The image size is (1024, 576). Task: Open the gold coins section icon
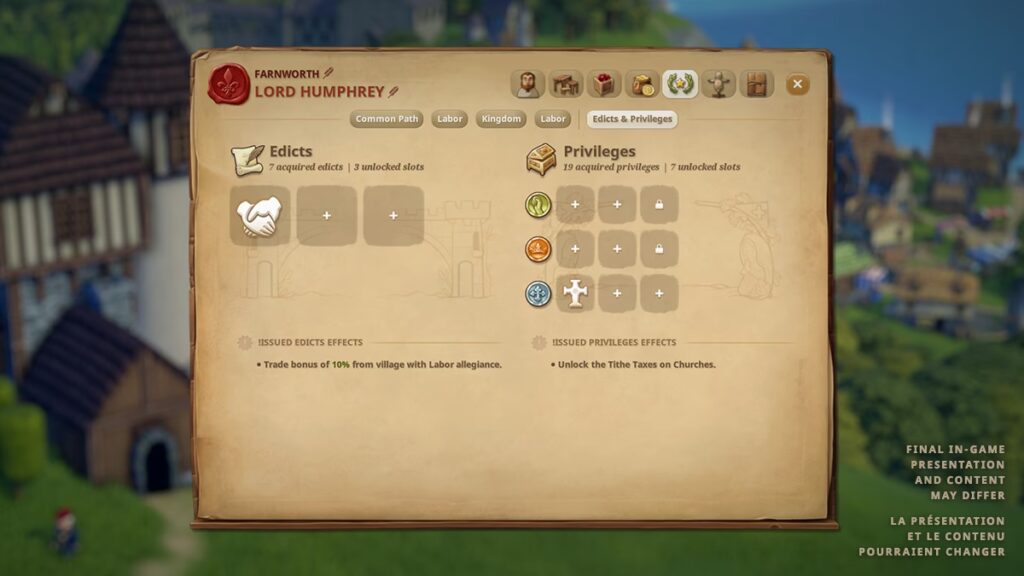(x=642, y=84)
